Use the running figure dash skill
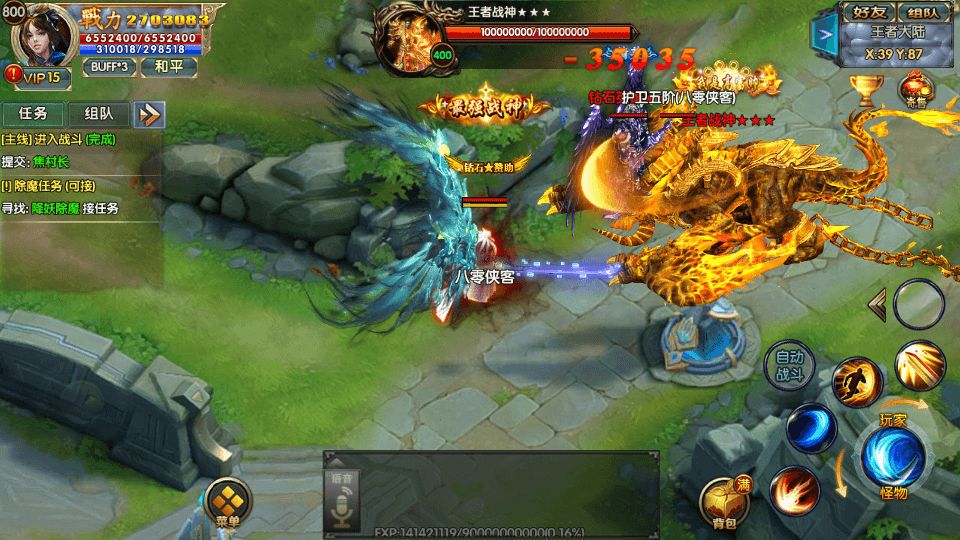 click(x=857, y=381)
